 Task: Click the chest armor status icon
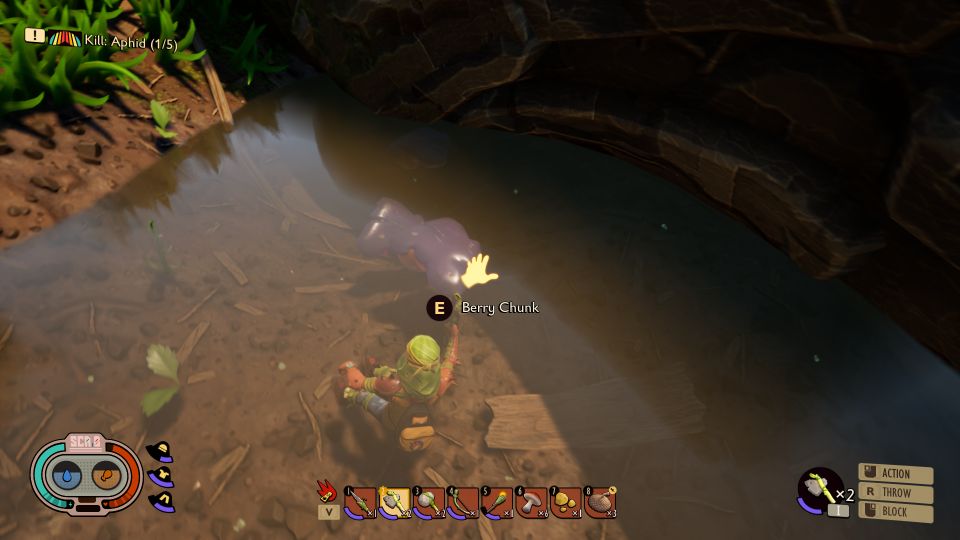(x=162, y=476)
